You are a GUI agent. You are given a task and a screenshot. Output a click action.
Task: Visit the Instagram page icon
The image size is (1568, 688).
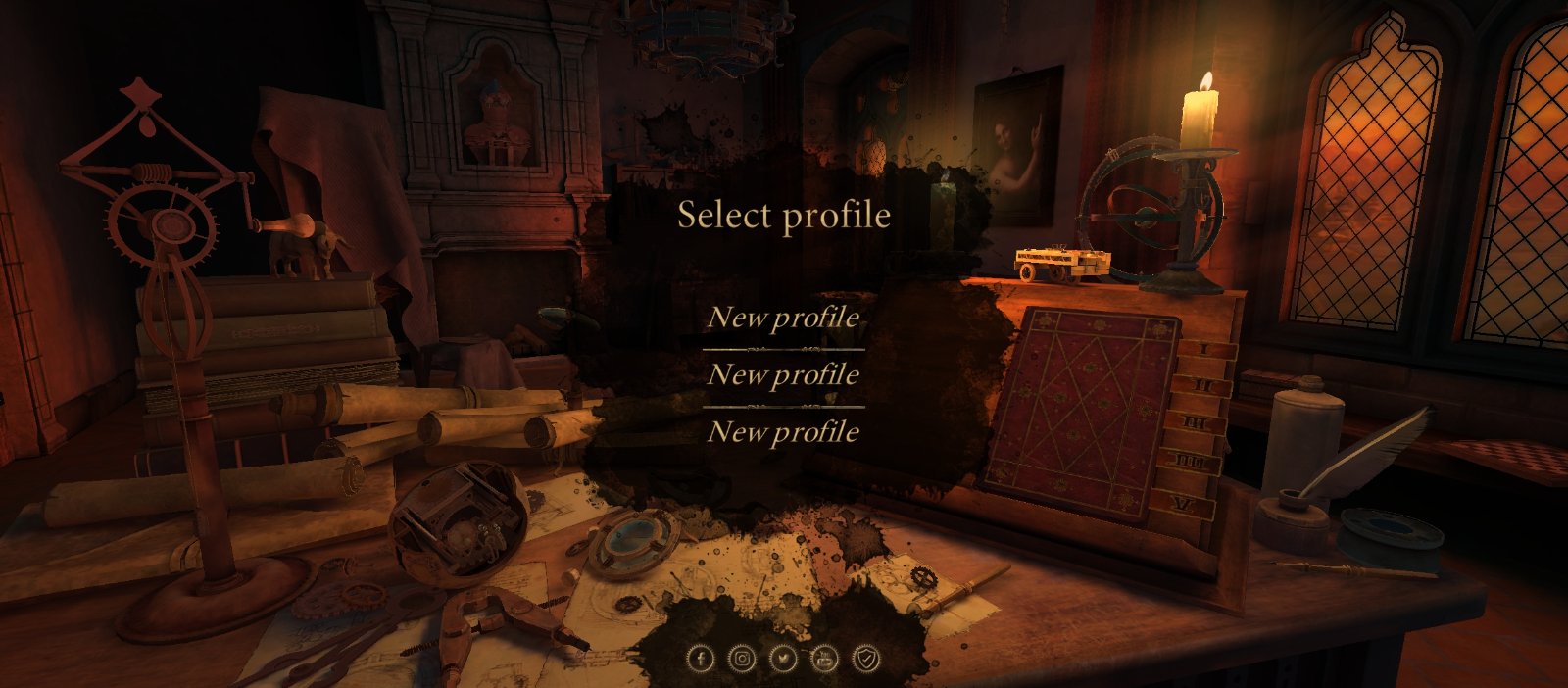(743, 659)
